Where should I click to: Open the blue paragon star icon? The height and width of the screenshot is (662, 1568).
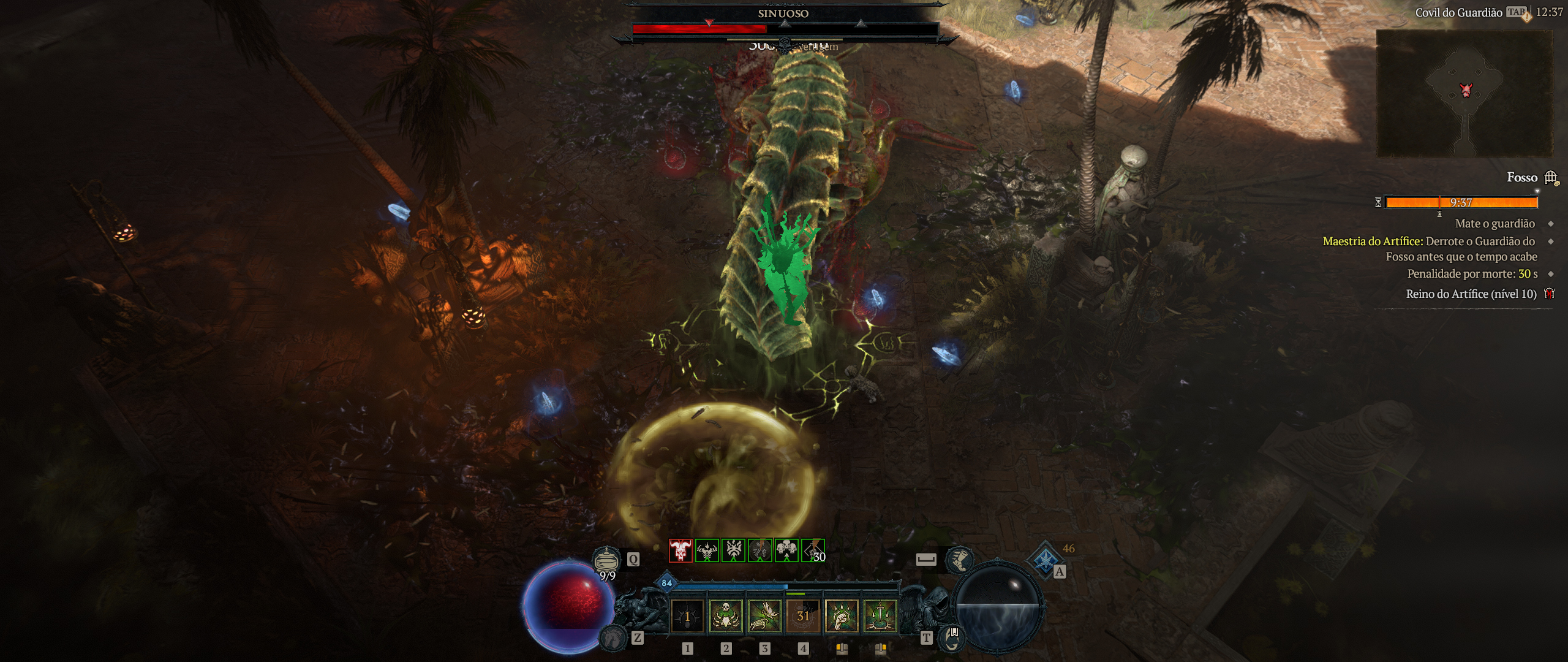(1043, 558)
